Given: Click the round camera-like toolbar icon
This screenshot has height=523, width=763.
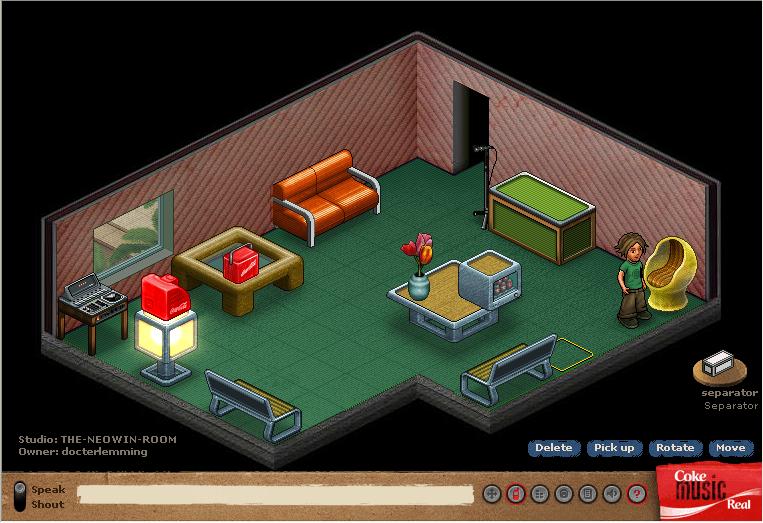Looking at the screenshot, I should (564, 493).
